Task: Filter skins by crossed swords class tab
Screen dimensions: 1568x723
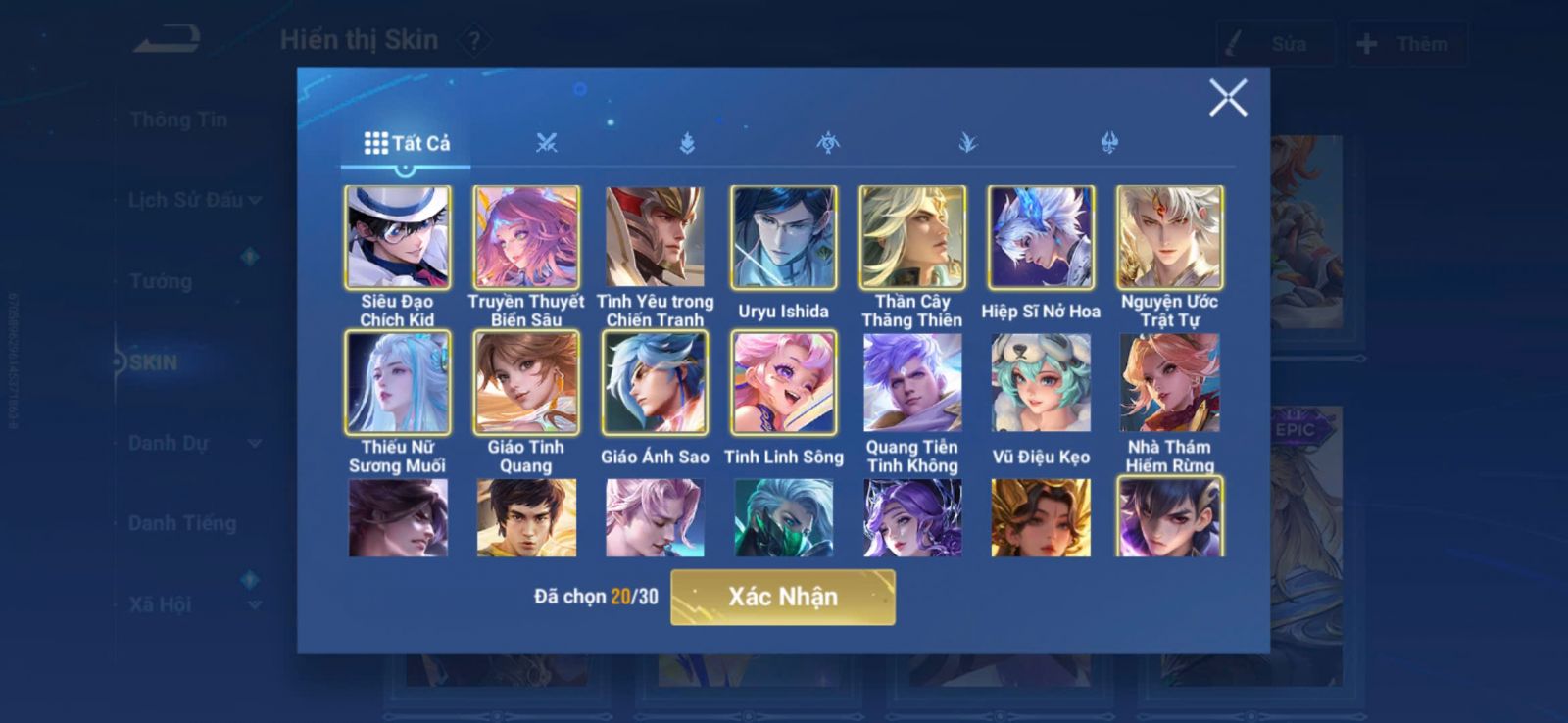Action: 546,143
